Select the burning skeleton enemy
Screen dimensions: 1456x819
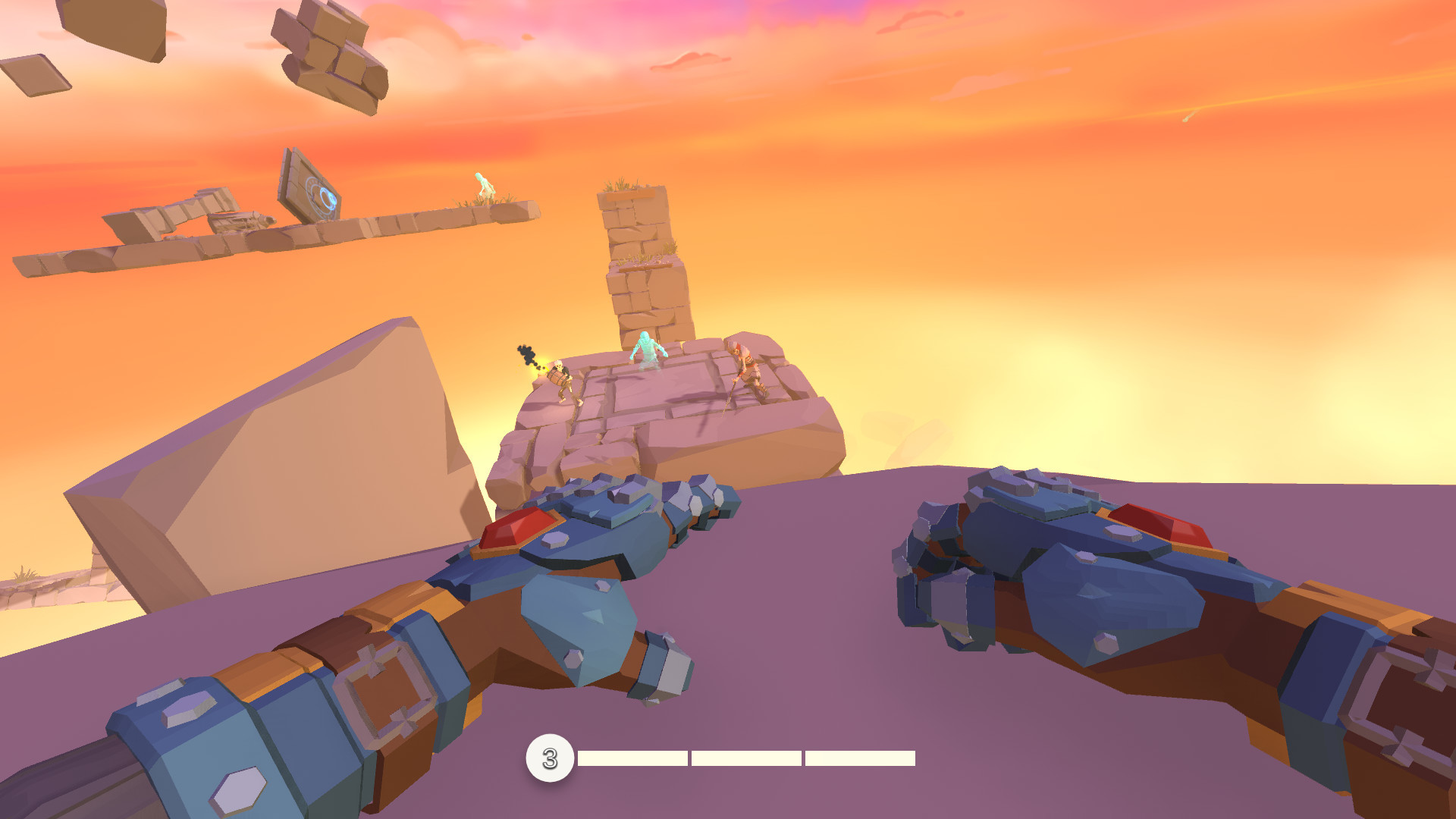click(x=559, y=379)
